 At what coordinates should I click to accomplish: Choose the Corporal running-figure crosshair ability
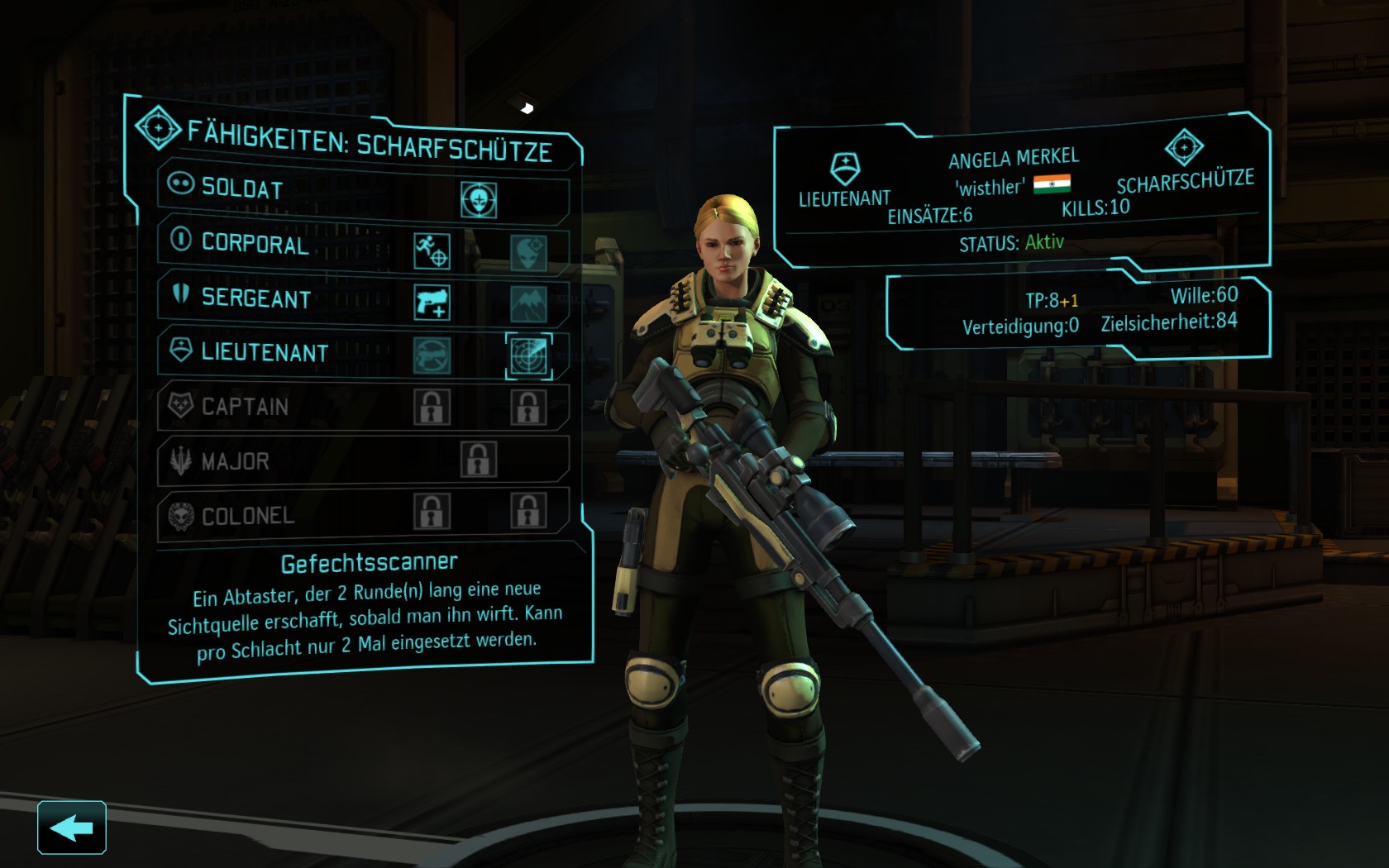[x=432, y=251]
